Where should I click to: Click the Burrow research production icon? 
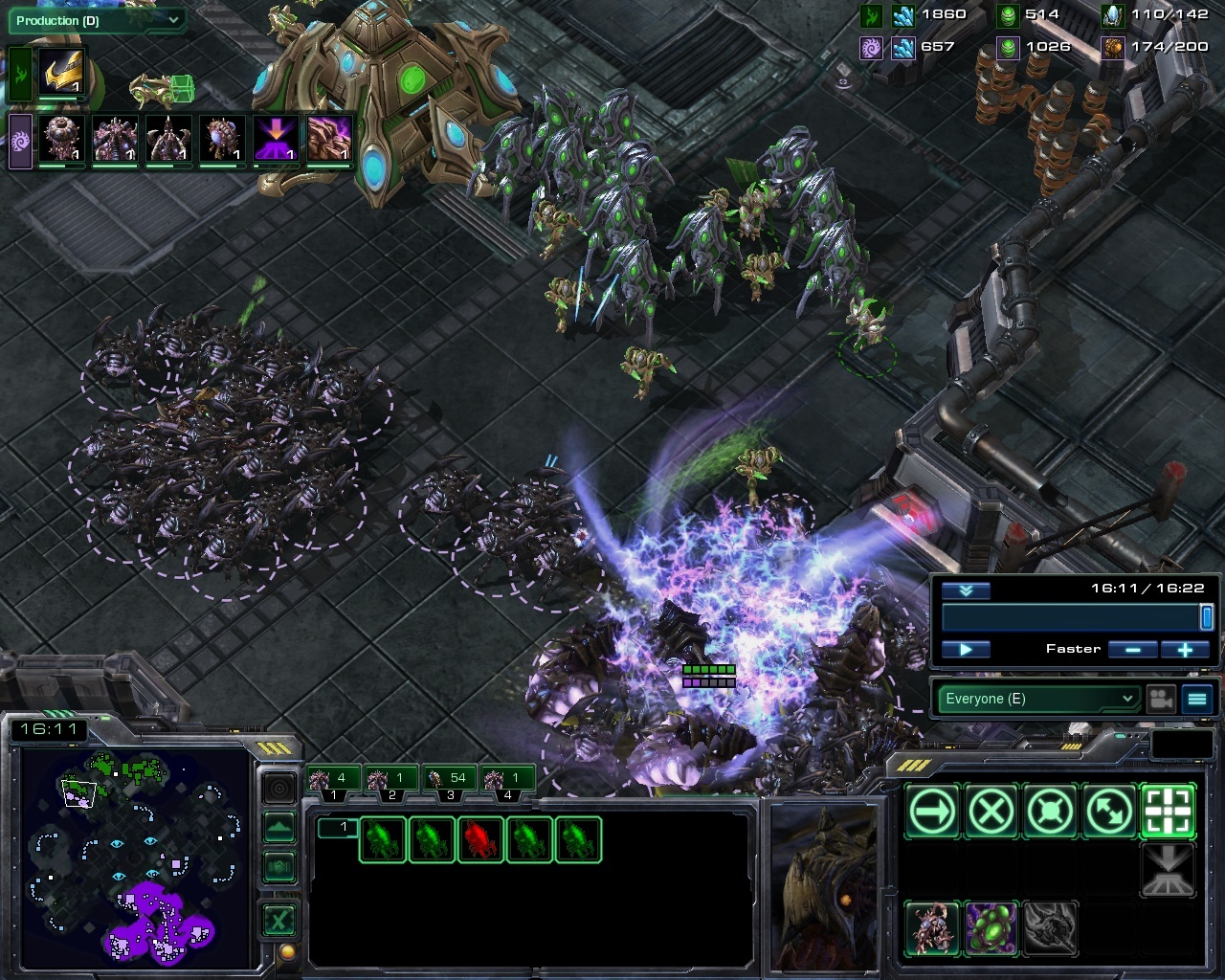click(276, 139)
